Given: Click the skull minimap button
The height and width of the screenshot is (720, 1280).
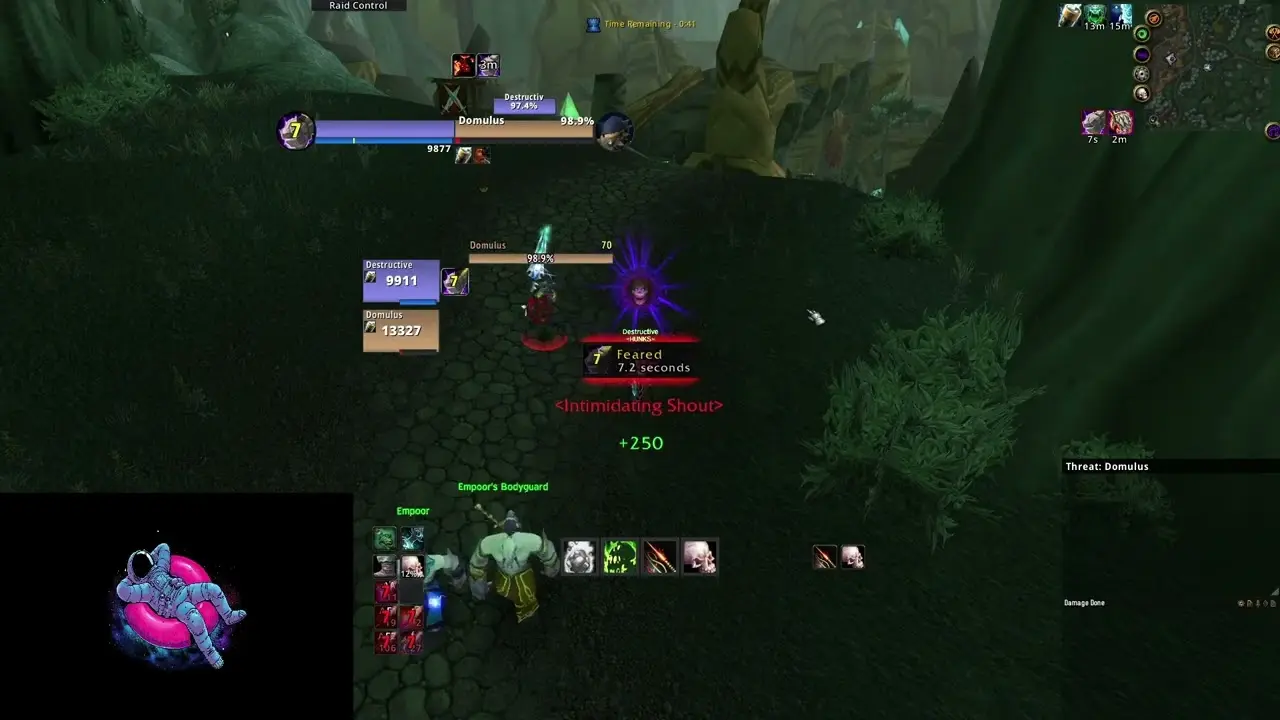Looking at the screenshot, I should [1141, 94].
